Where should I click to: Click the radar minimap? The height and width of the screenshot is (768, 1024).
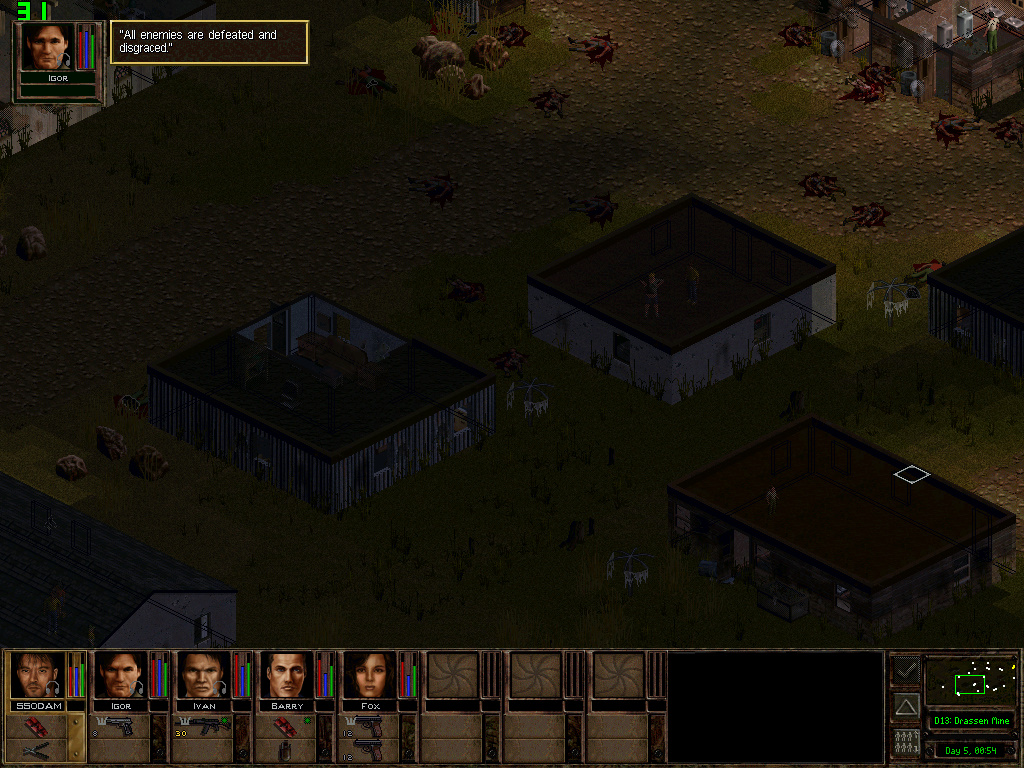tap(970, 682)
